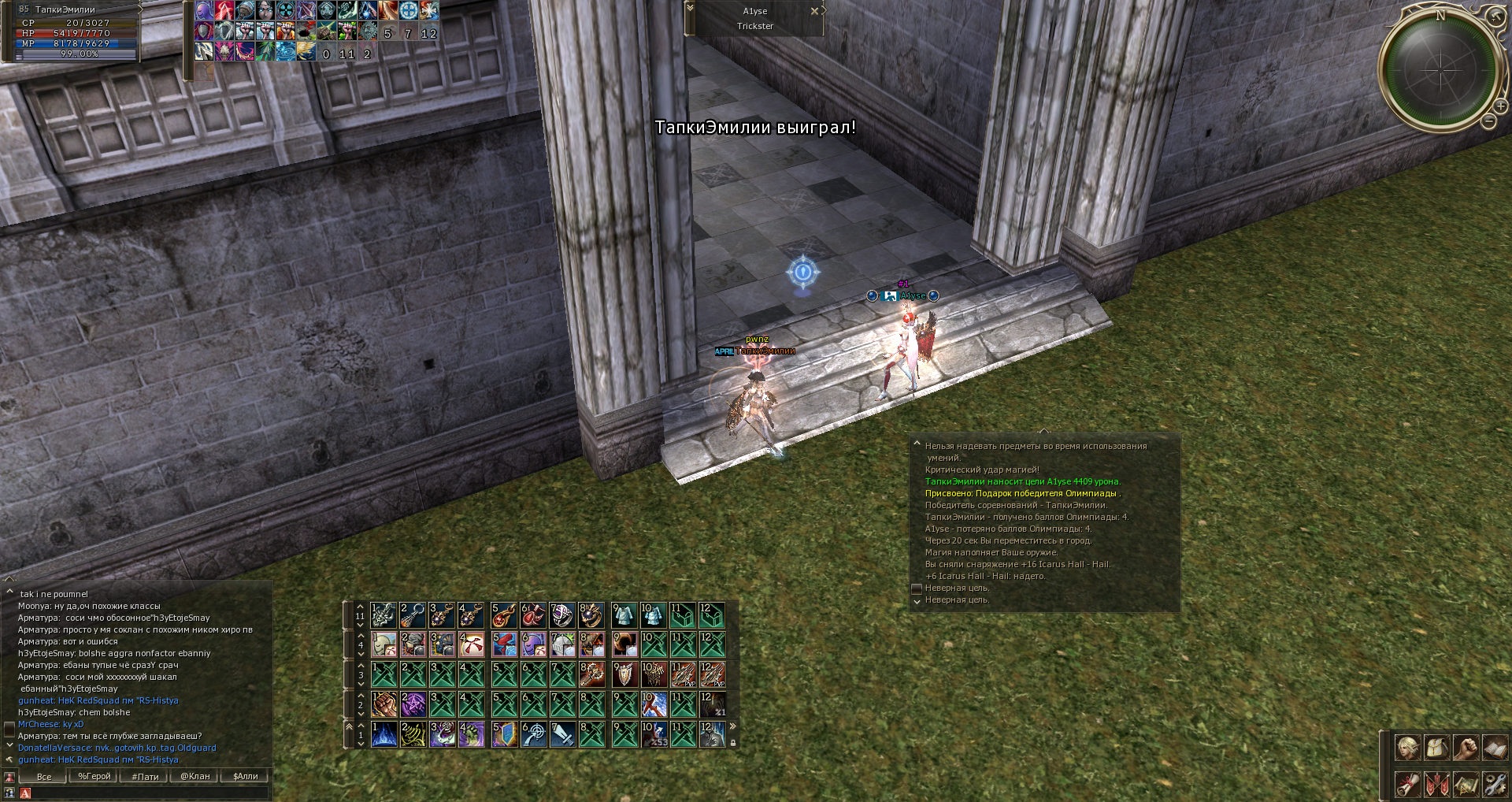Open the actions fist icon
Image resolution: width=1512 pixels, height=802 pixels.
point(1466,748)
